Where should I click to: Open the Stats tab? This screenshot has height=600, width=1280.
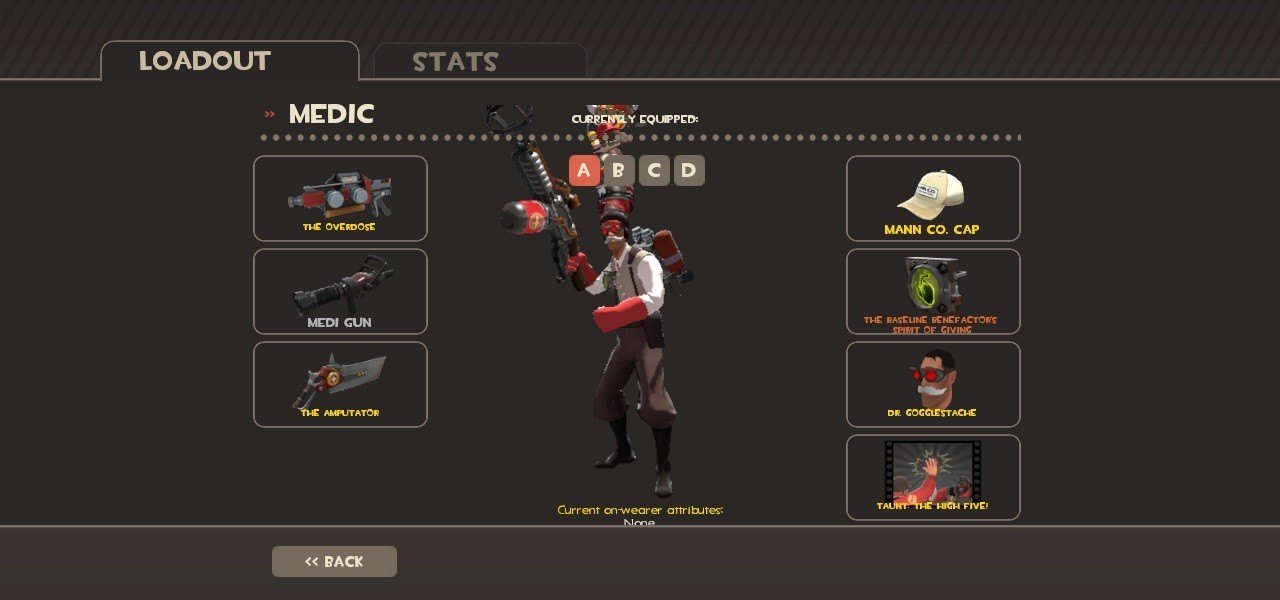tap(479, 62)
